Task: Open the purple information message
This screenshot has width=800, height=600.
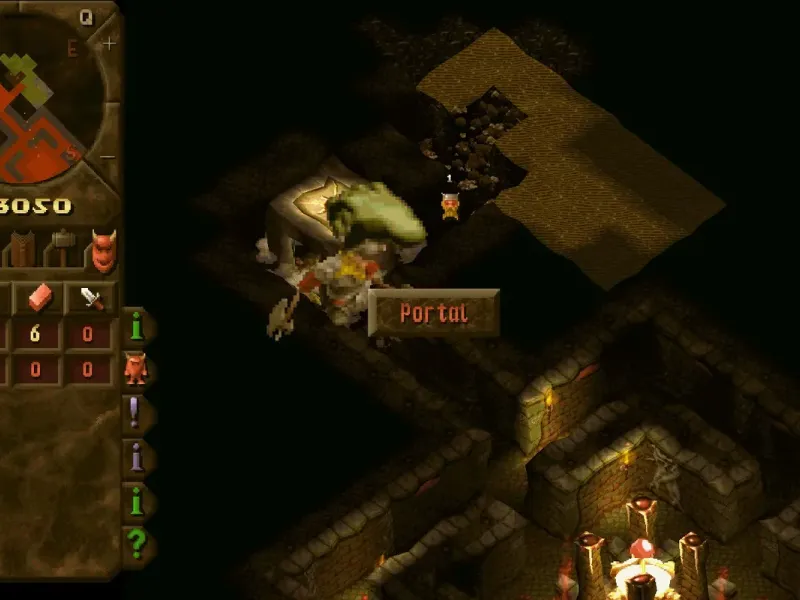Action: (137, 457)
